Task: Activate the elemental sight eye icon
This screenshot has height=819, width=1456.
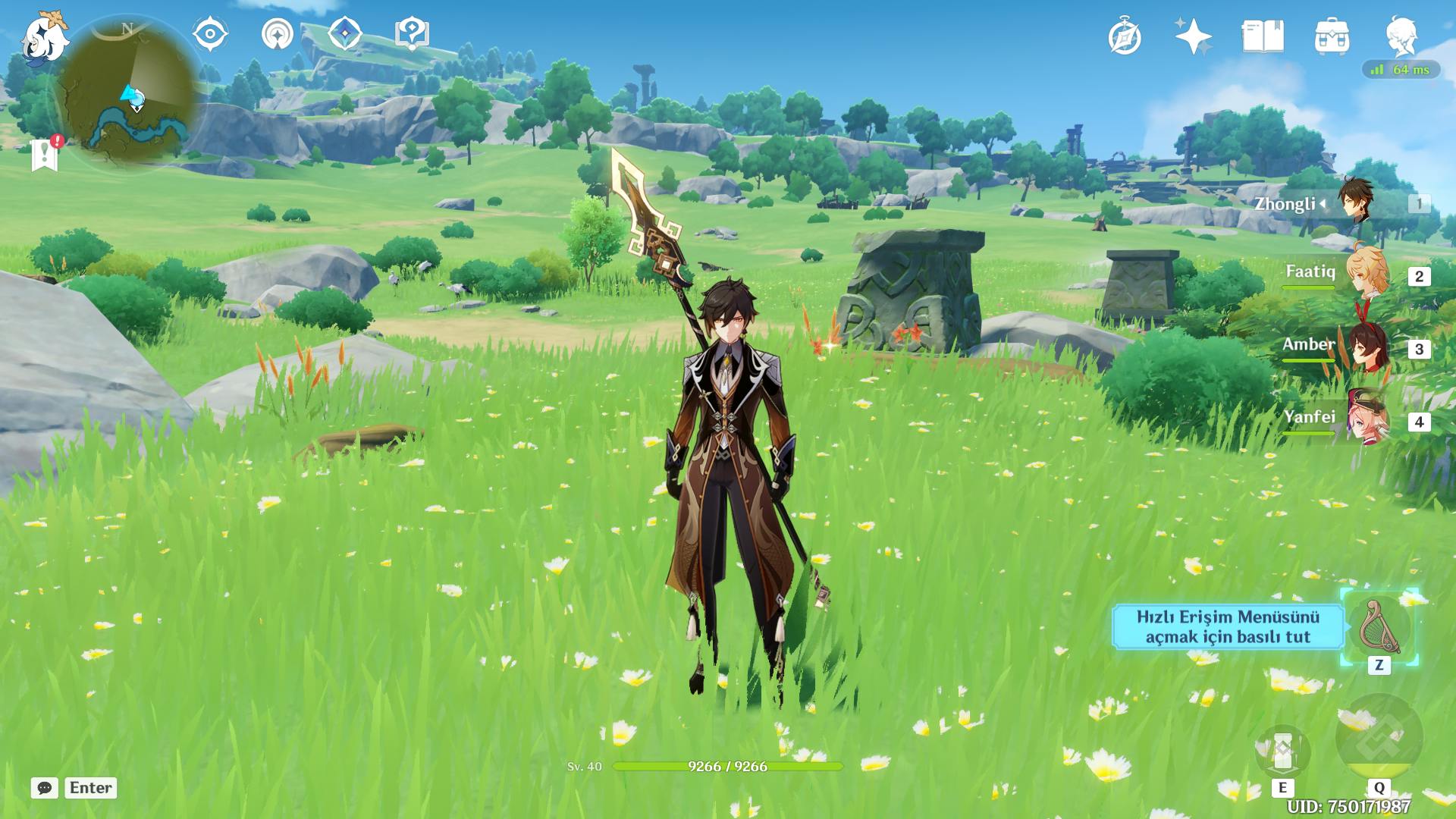Action: [209, 35]
